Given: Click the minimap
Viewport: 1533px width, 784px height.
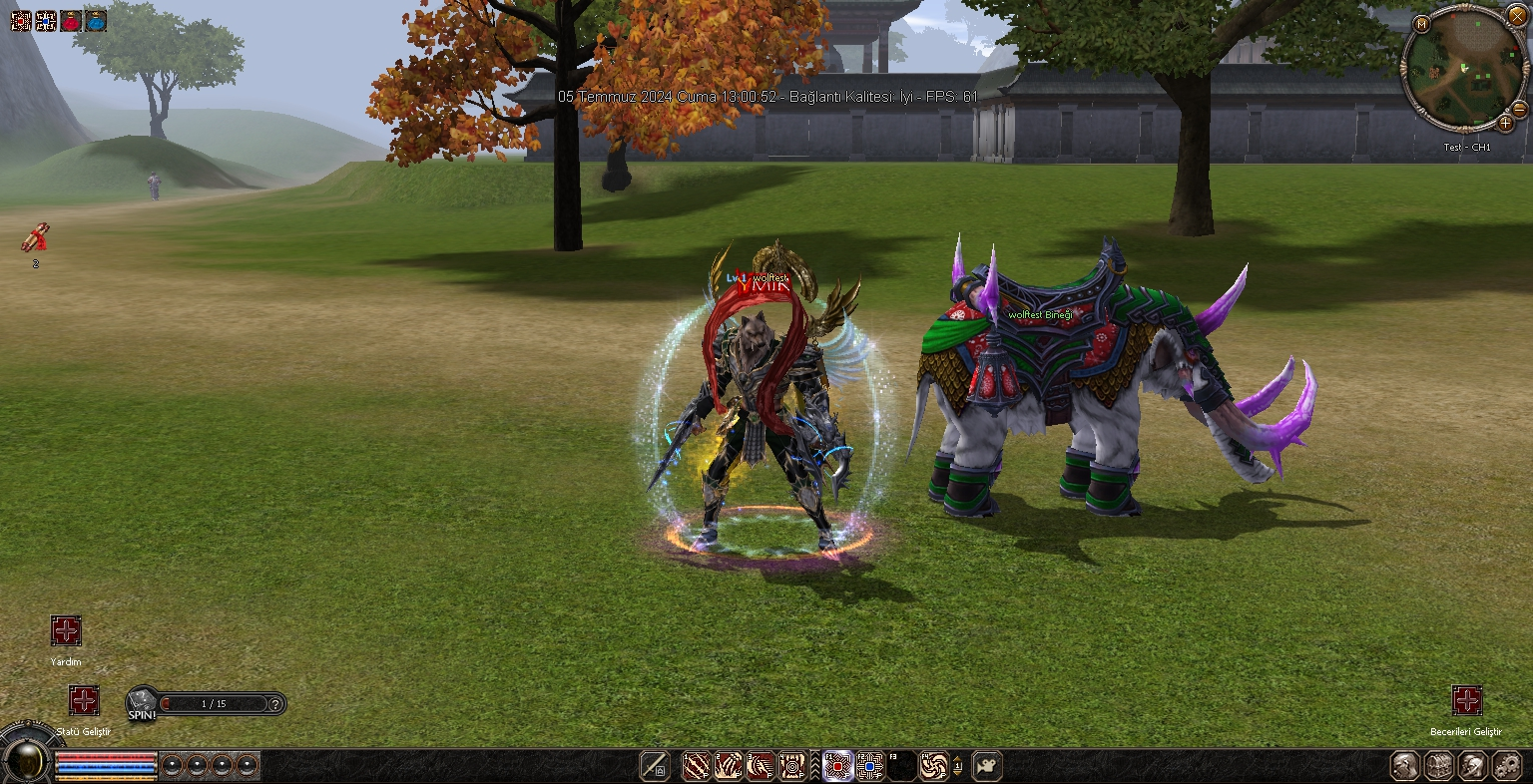Looking at the screenshot, I should pyautogui.click(x=1462, y=70).
